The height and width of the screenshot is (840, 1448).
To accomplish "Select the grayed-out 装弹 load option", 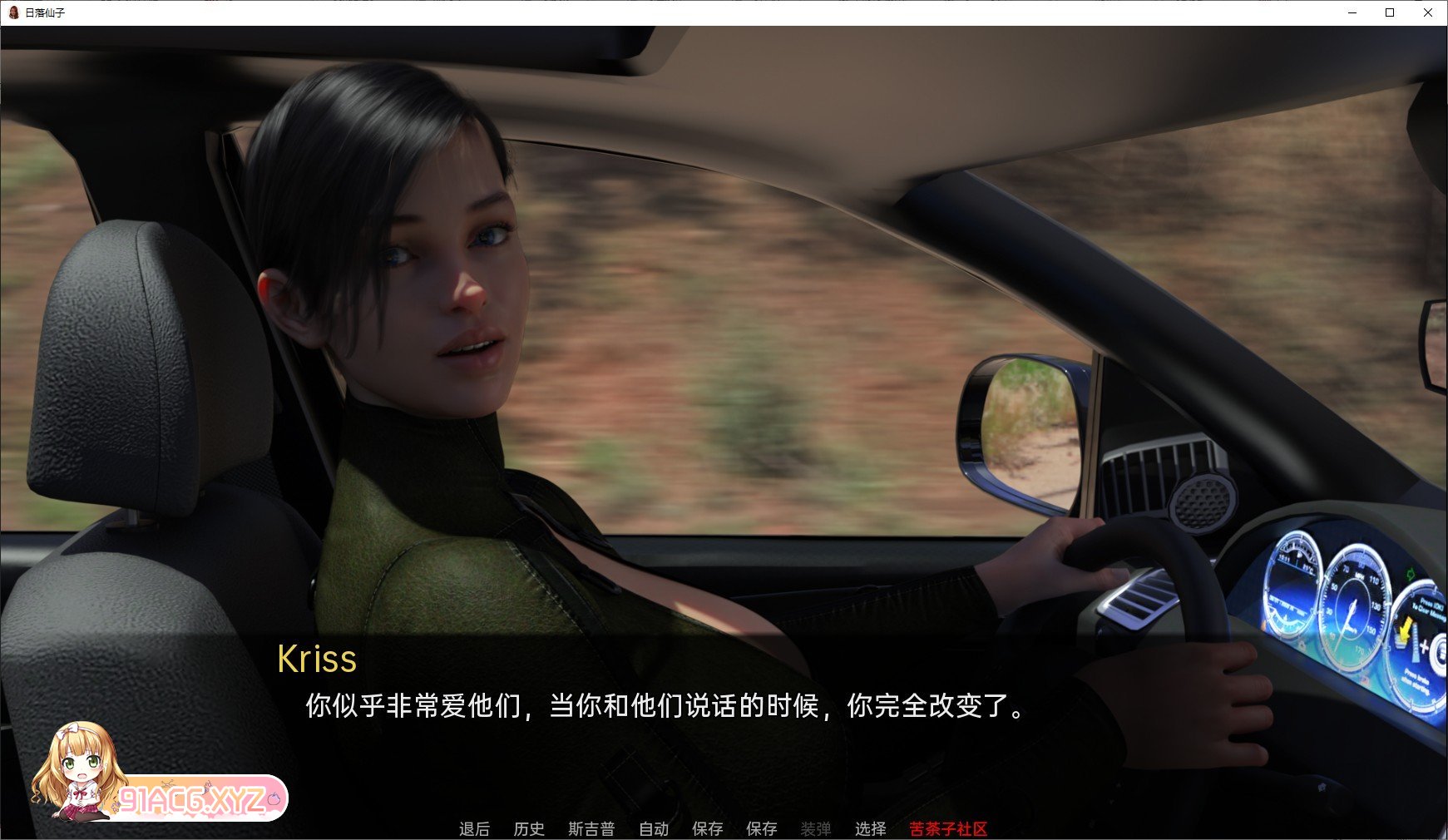I will pyautogui.click(x=816, y=828).
